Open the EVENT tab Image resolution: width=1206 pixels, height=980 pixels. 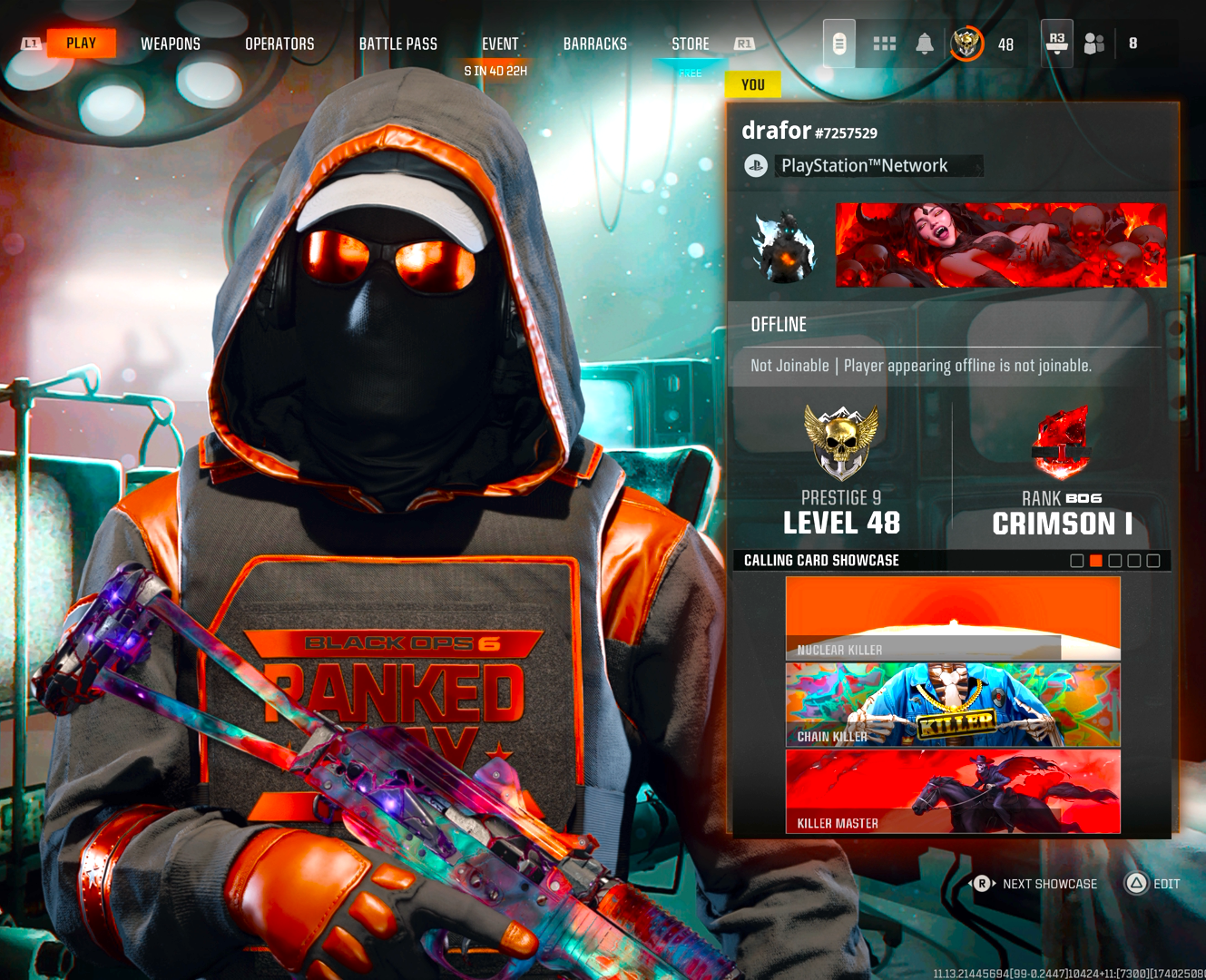(x=500, y=44)
